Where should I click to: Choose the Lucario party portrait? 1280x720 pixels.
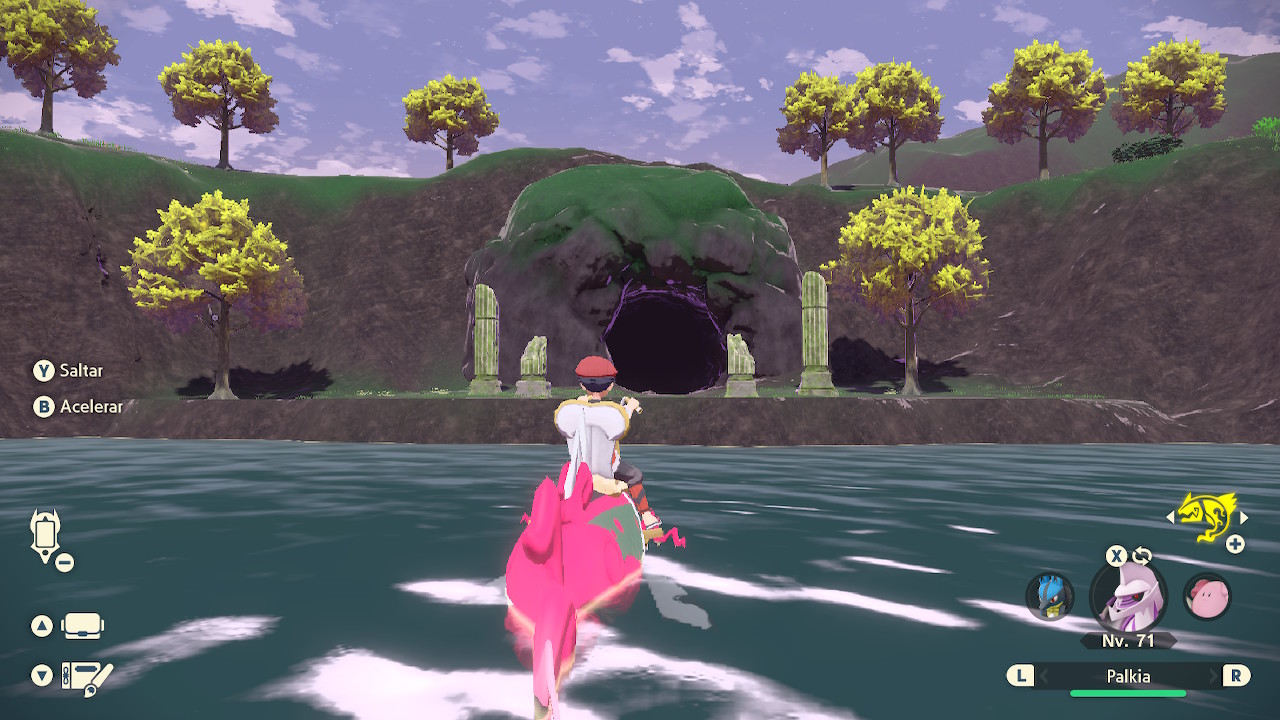click(x=1049, y=597)
